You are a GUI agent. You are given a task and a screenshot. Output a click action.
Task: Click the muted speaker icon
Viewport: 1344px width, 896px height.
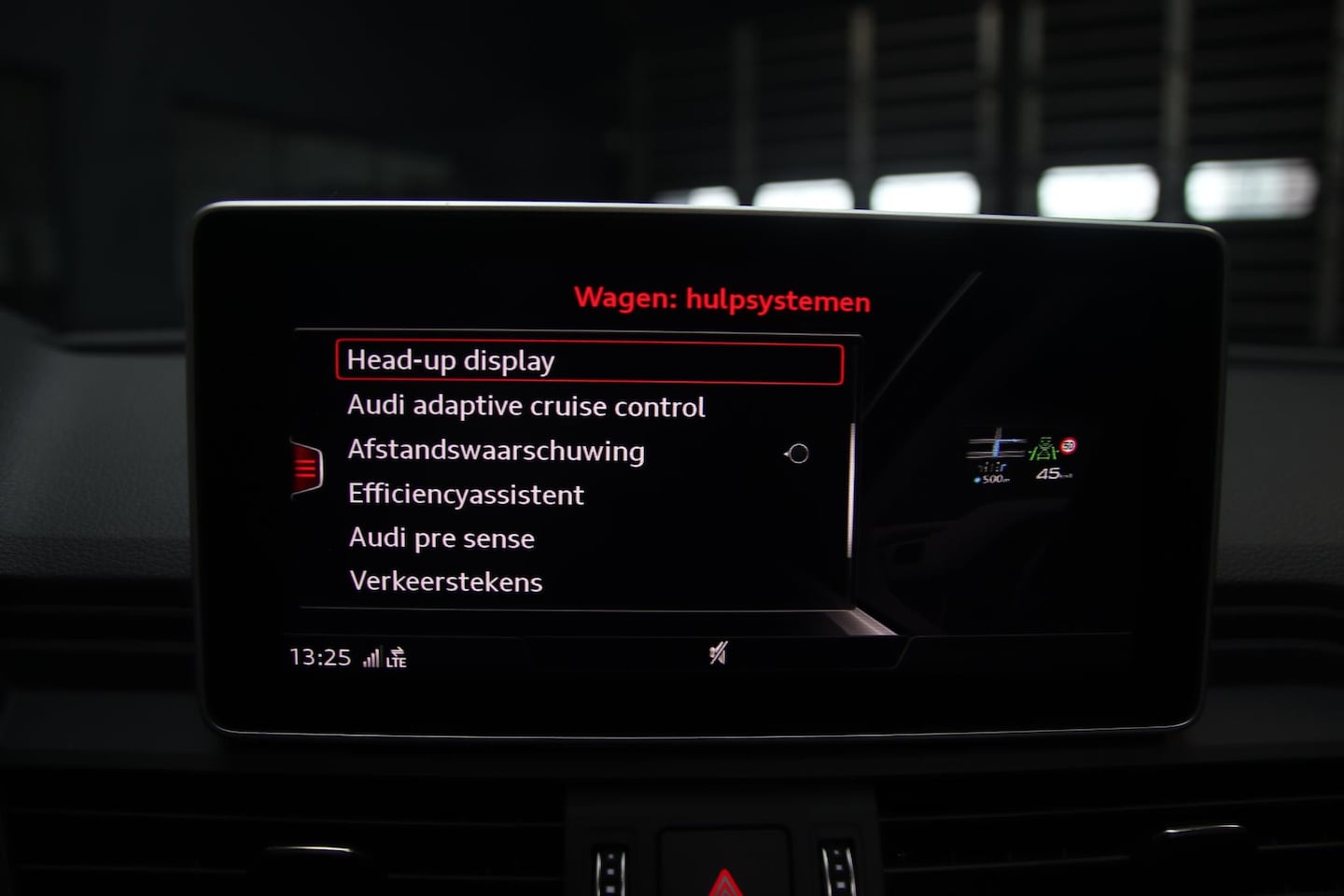[717, 654]
